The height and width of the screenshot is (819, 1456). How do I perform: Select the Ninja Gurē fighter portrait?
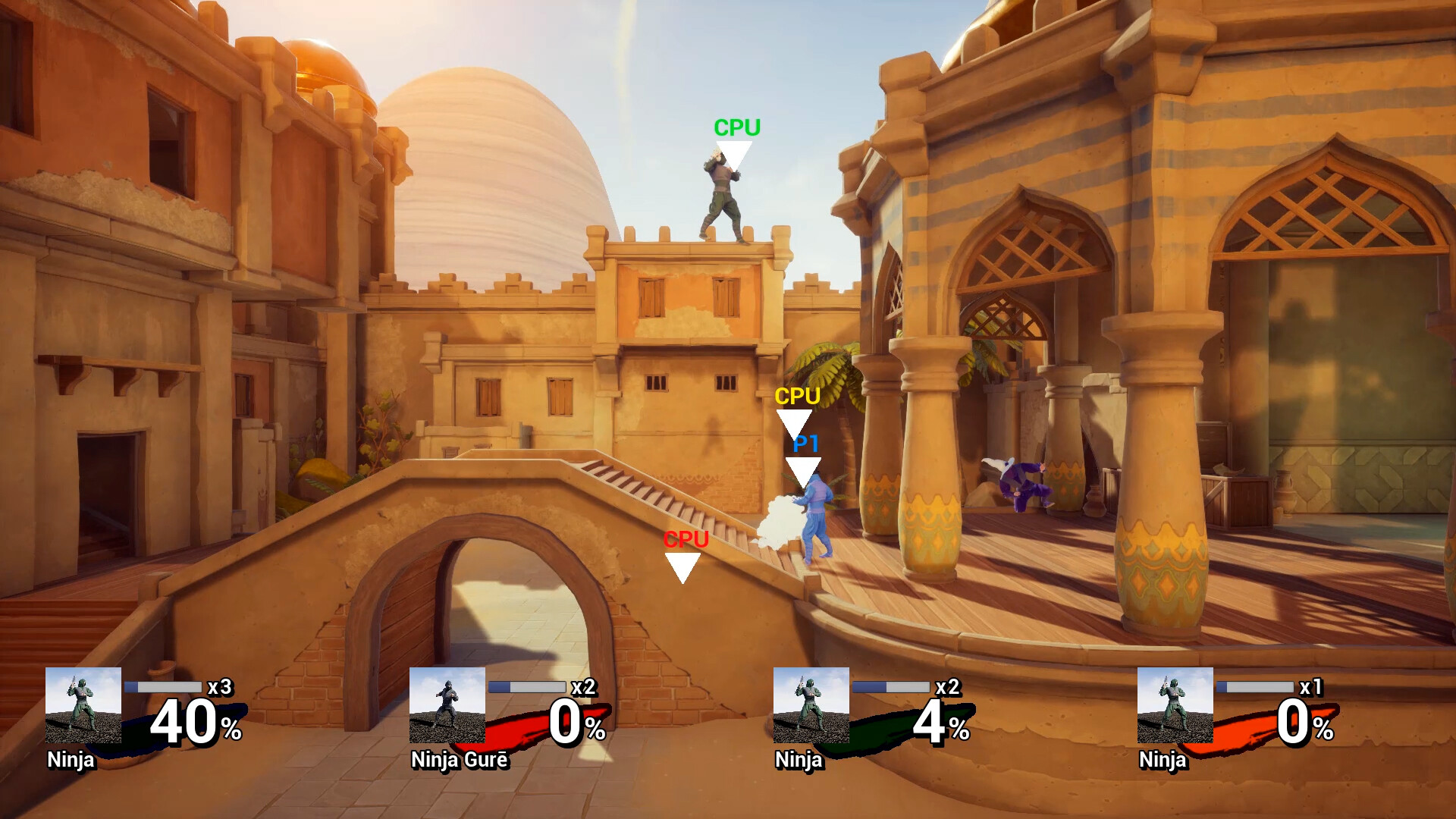click(x=447, y=704)
